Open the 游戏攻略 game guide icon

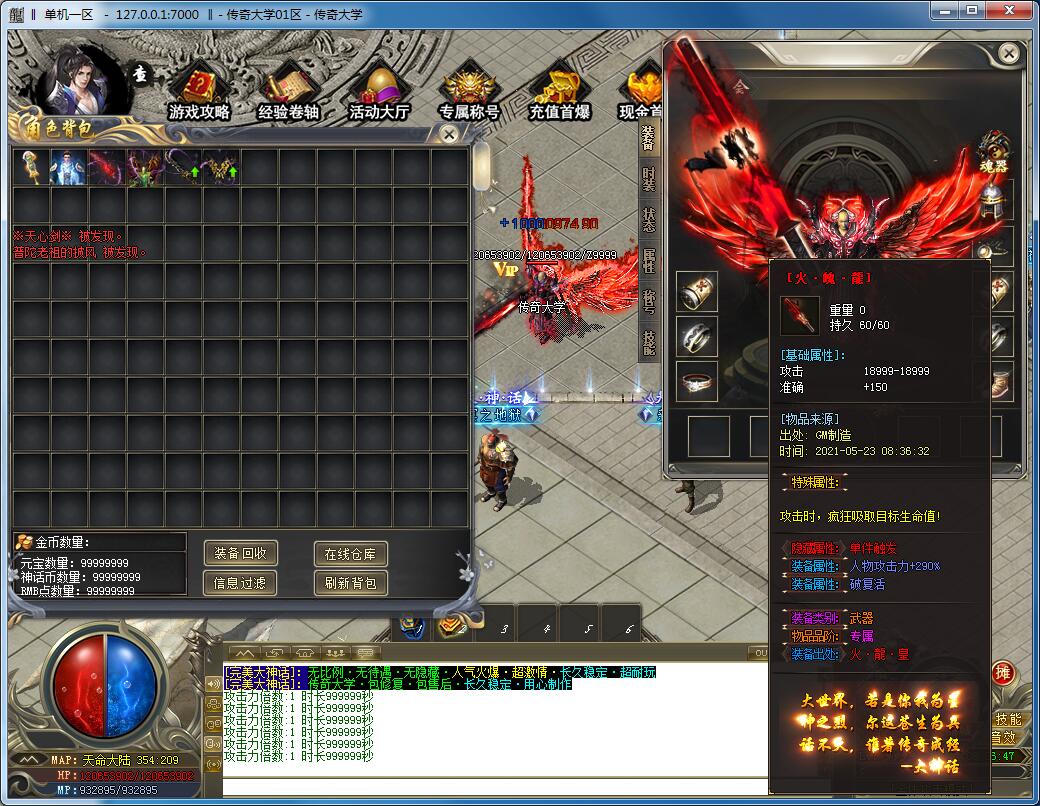199,92
